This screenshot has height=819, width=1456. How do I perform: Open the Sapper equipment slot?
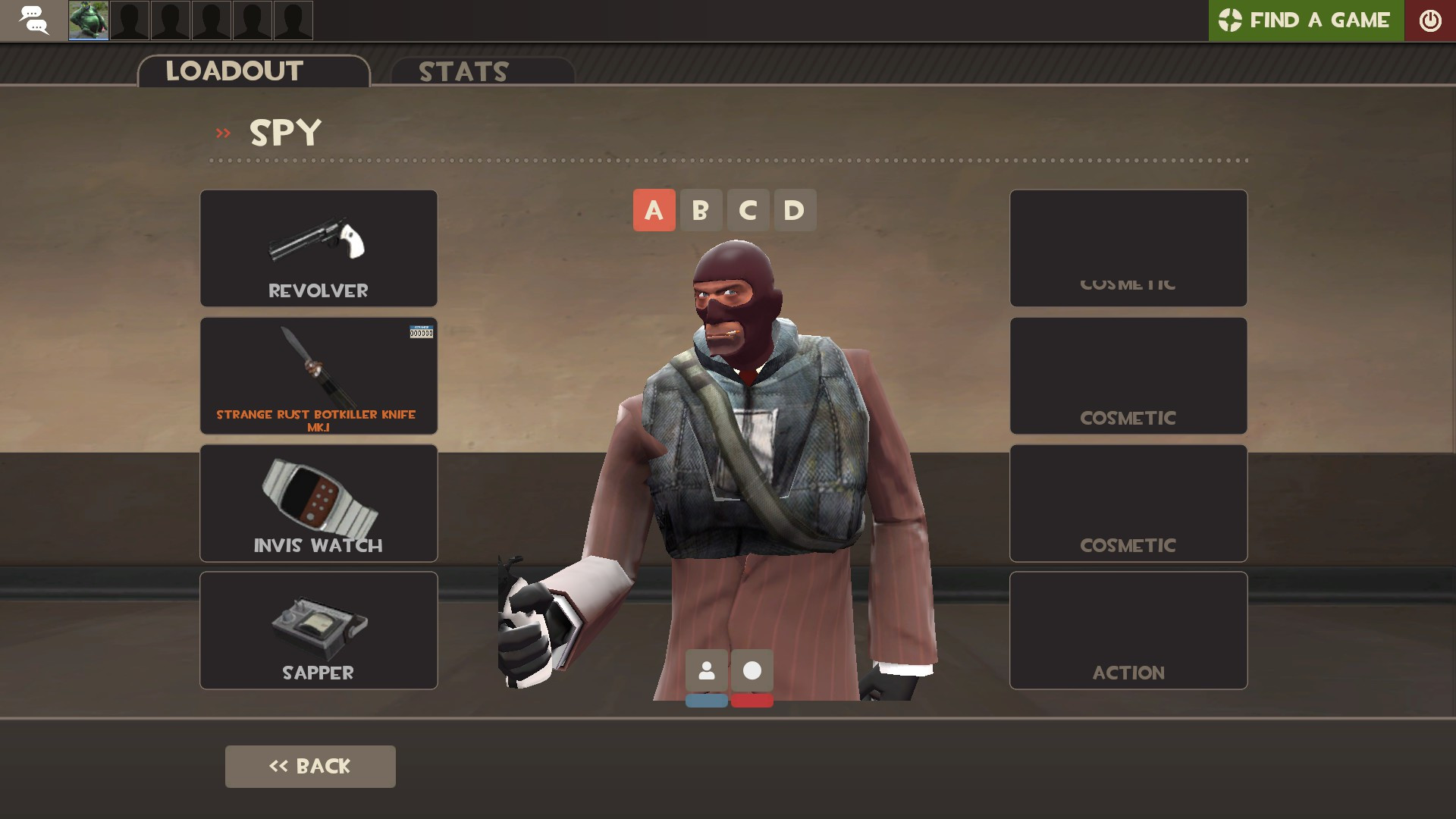tap(318, 629)
